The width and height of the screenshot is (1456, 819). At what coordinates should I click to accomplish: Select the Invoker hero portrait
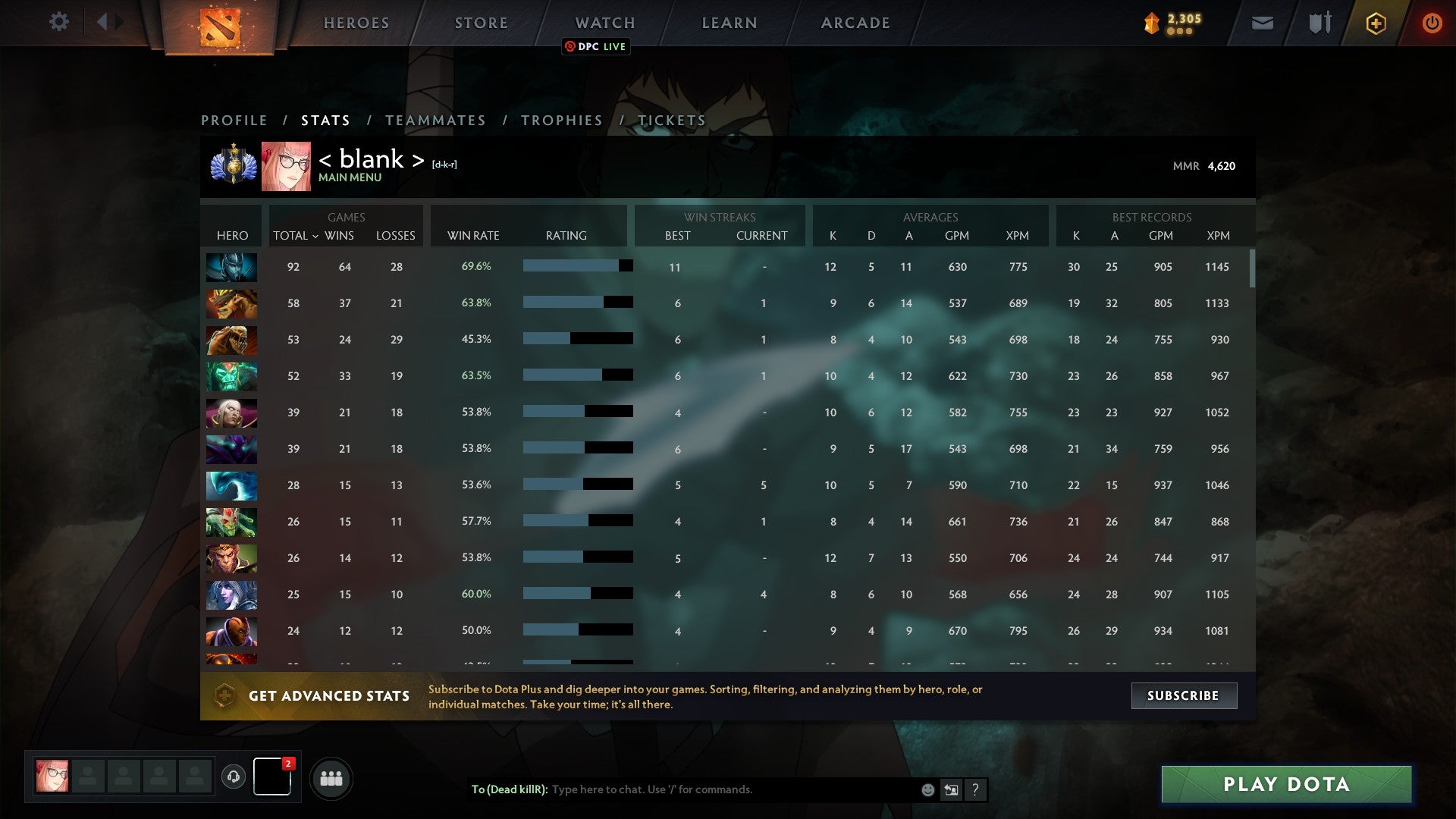click(x=231, y=413)
